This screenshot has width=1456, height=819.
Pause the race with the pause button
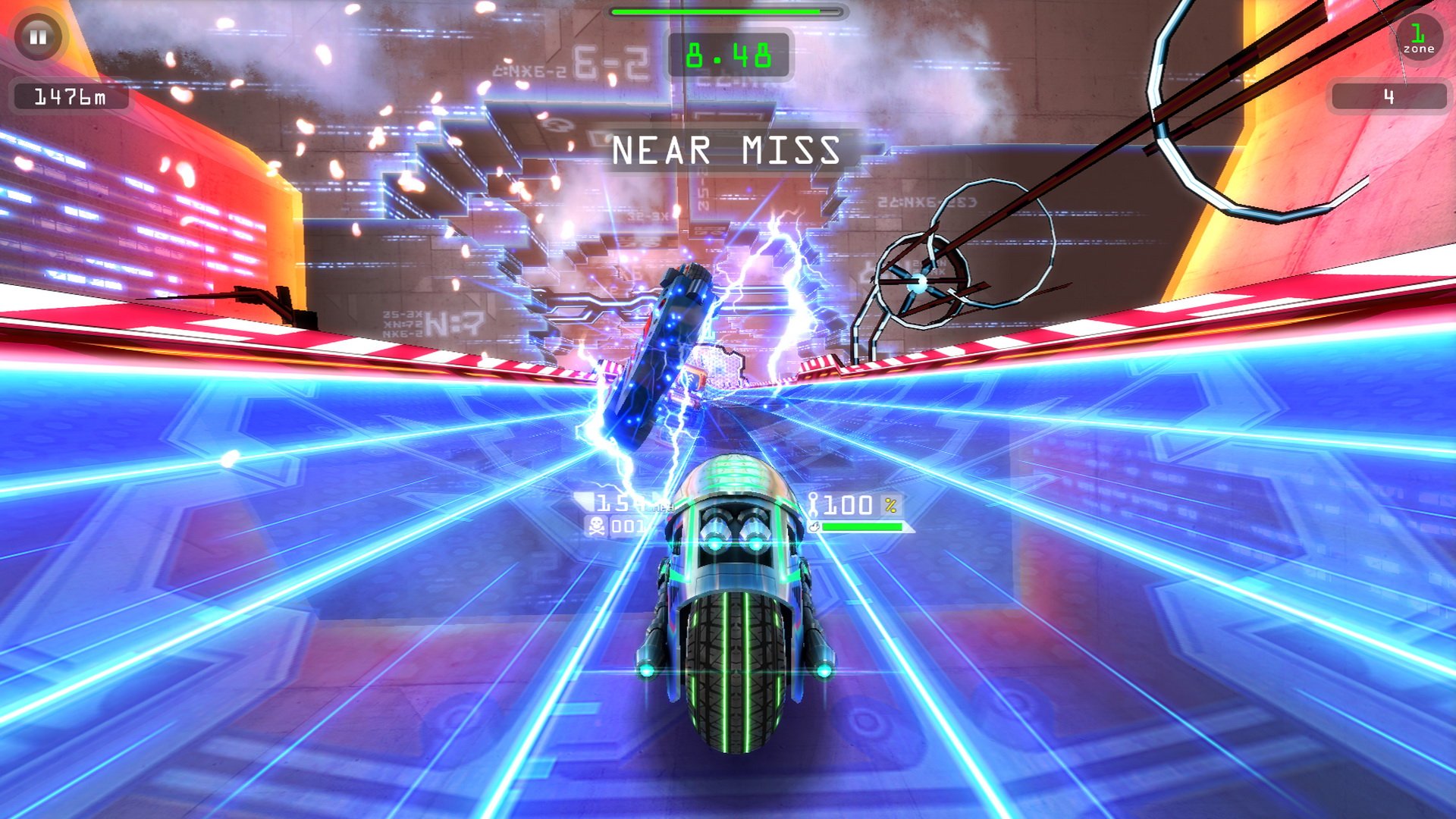click(x=38, y=36)
